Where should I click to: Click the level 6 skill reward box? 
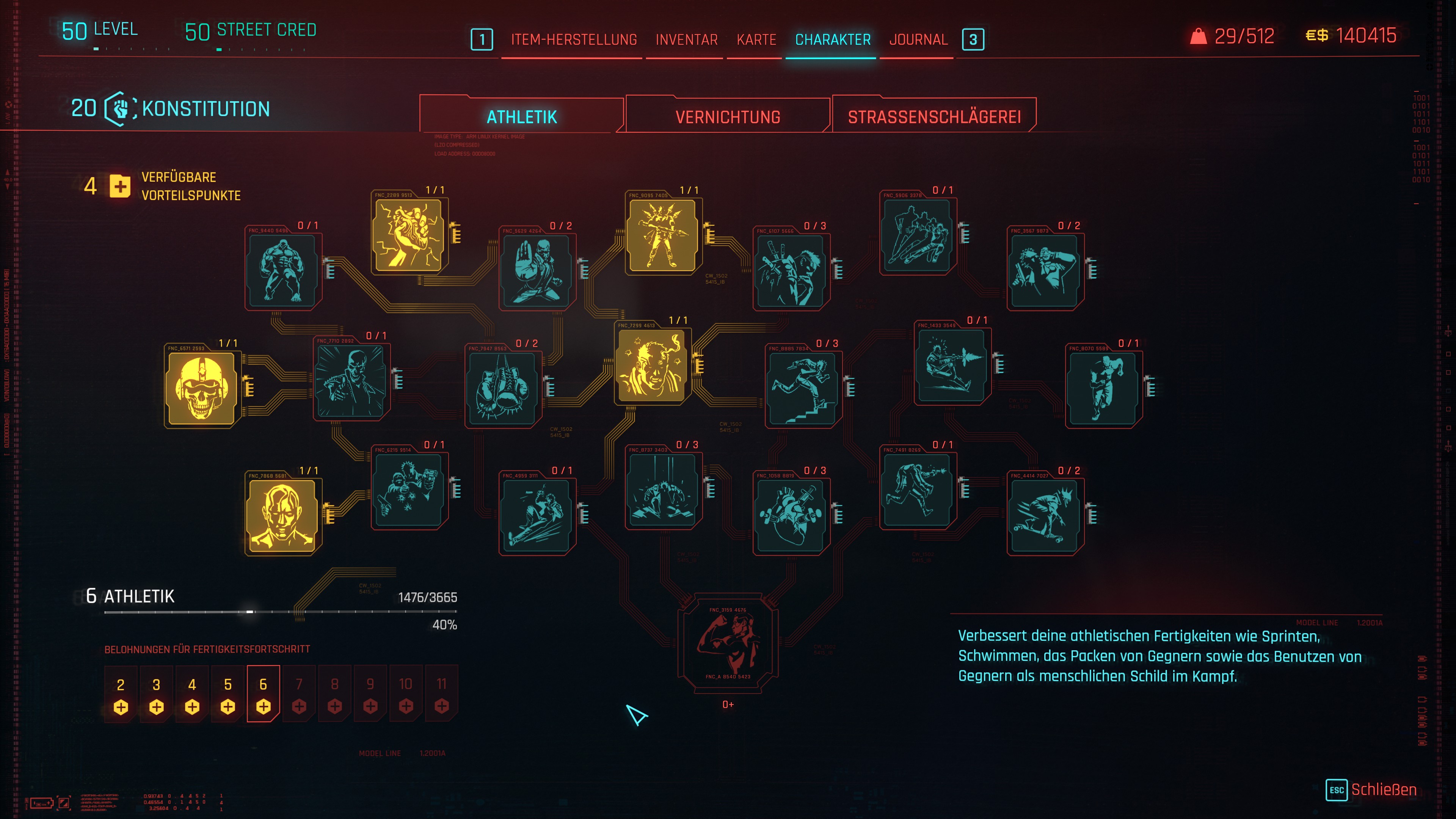click(264, 693)
